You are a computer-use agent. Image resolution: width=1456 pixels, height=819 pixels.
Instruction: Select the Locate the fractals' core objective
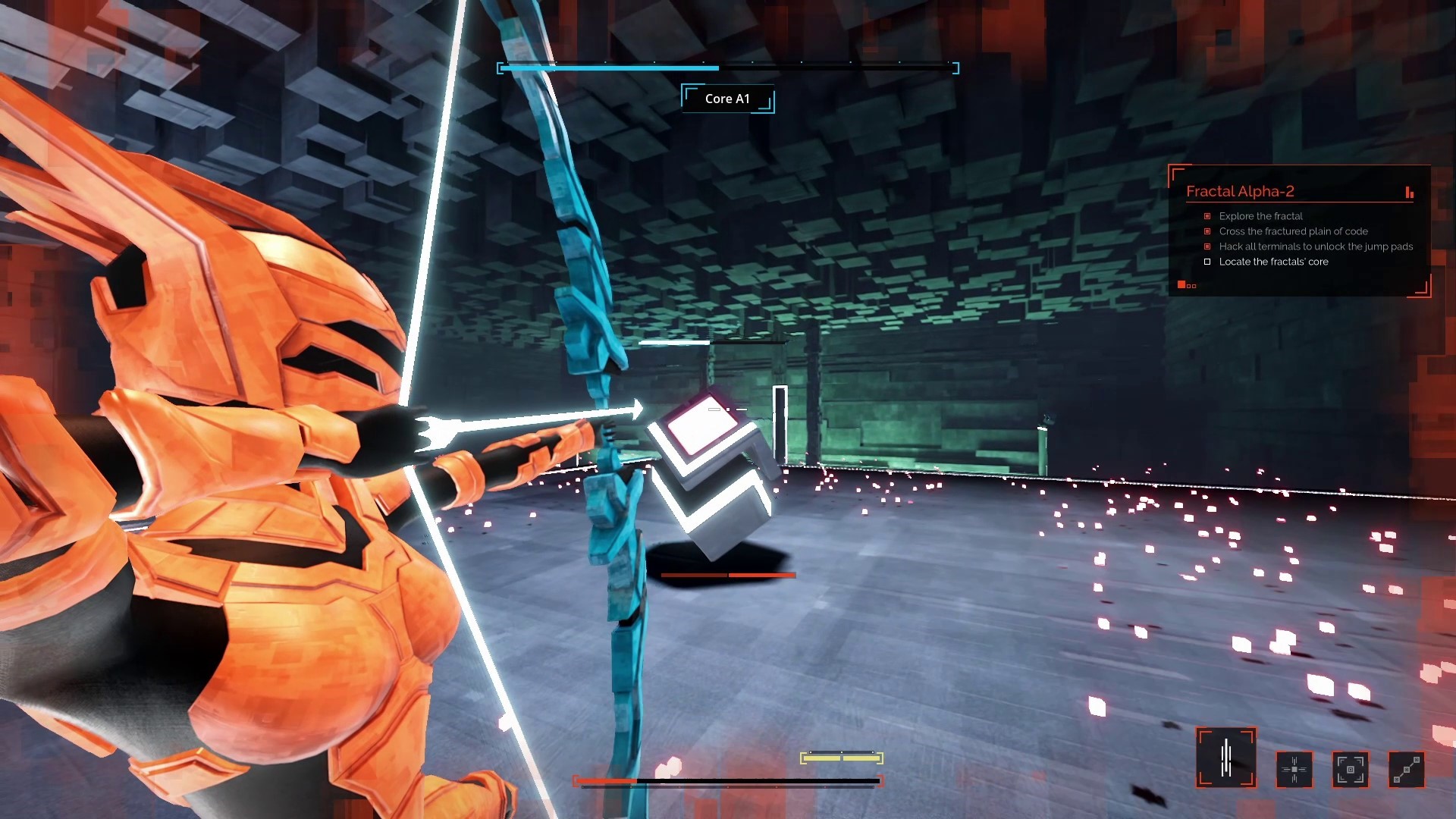point(1273,262)
